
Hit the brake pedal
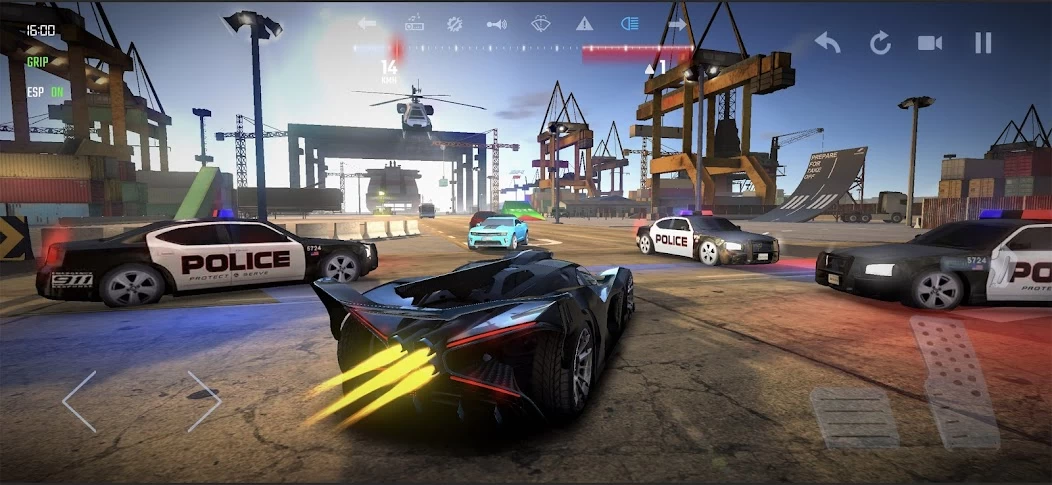point(853,417)
